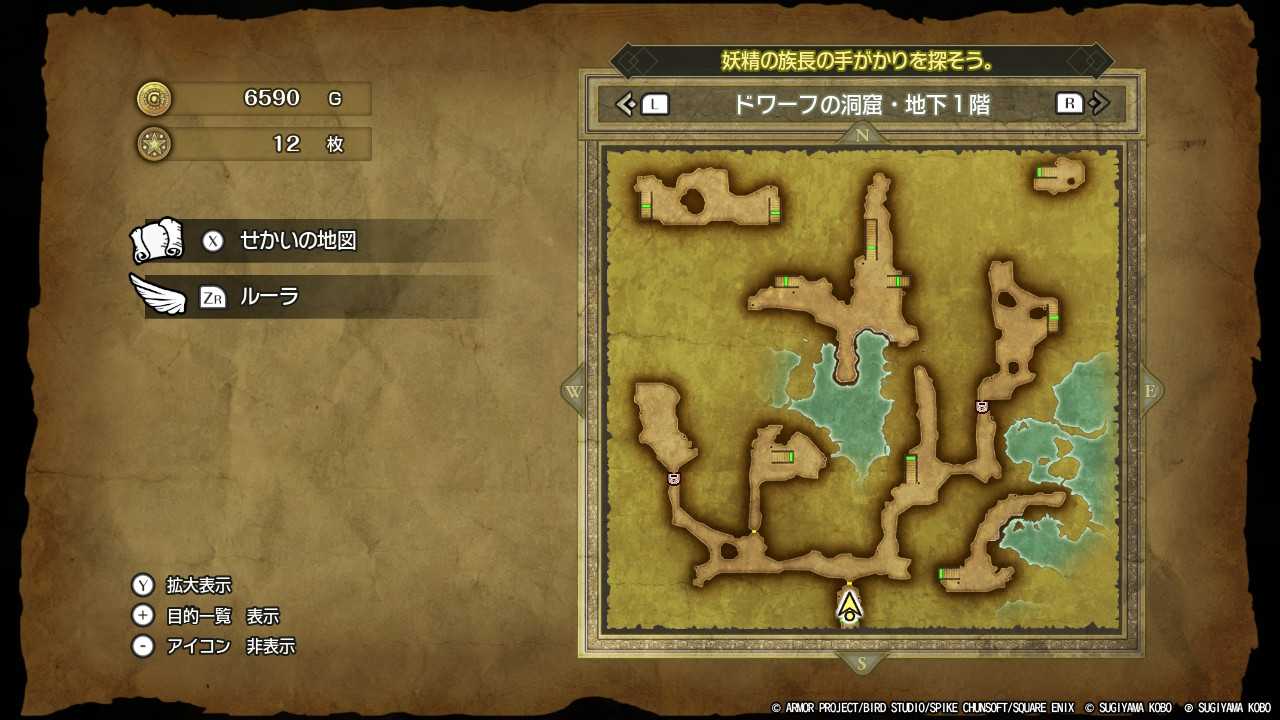1280x720 pixels.
Task: Click the world map scroll icon
Action: point(156,240)
